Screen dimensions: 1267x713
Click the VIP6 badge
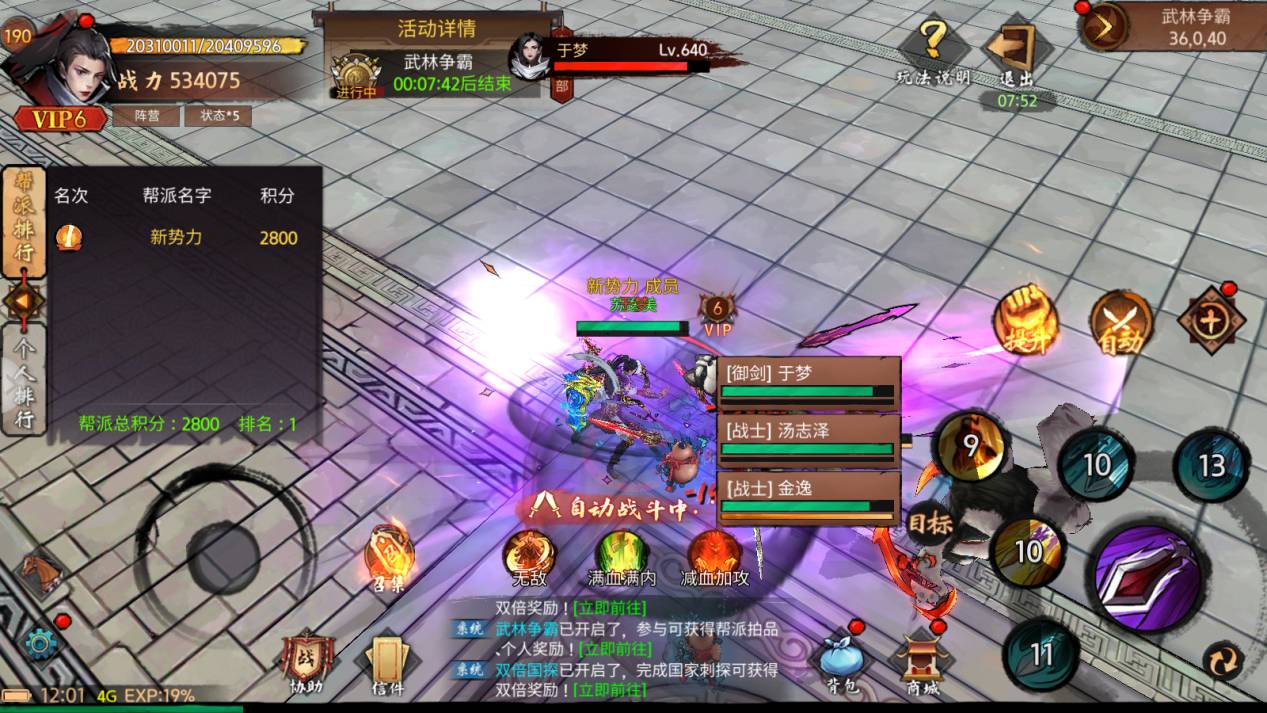(x=60, y=120)
